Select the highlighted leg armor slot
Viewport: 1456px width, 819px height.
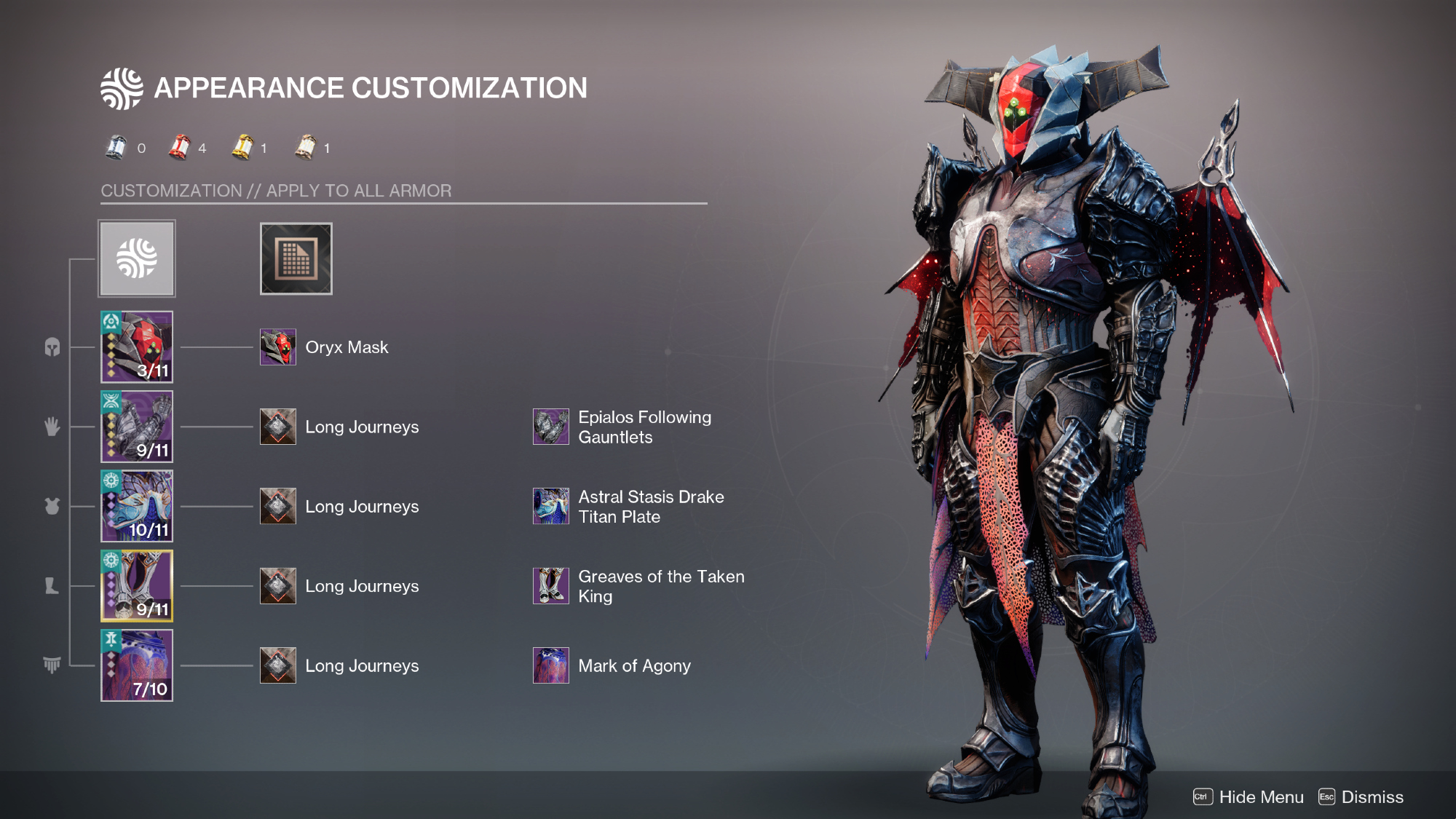pos(137,586)
